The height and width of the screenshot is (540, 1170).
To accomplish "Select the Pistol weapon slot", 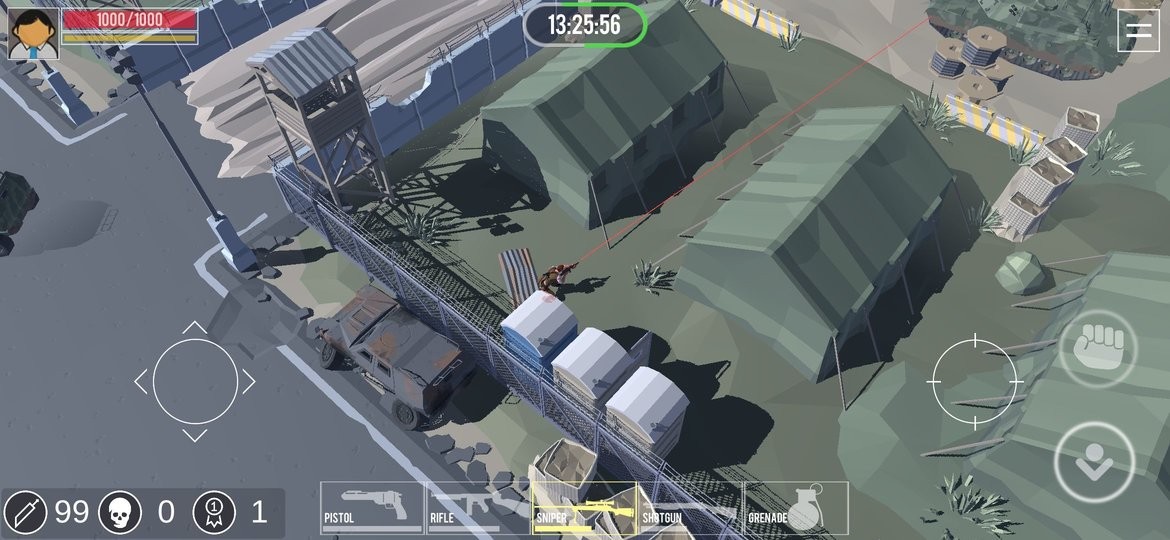I will pyautogui.click(x=372, y=507).
